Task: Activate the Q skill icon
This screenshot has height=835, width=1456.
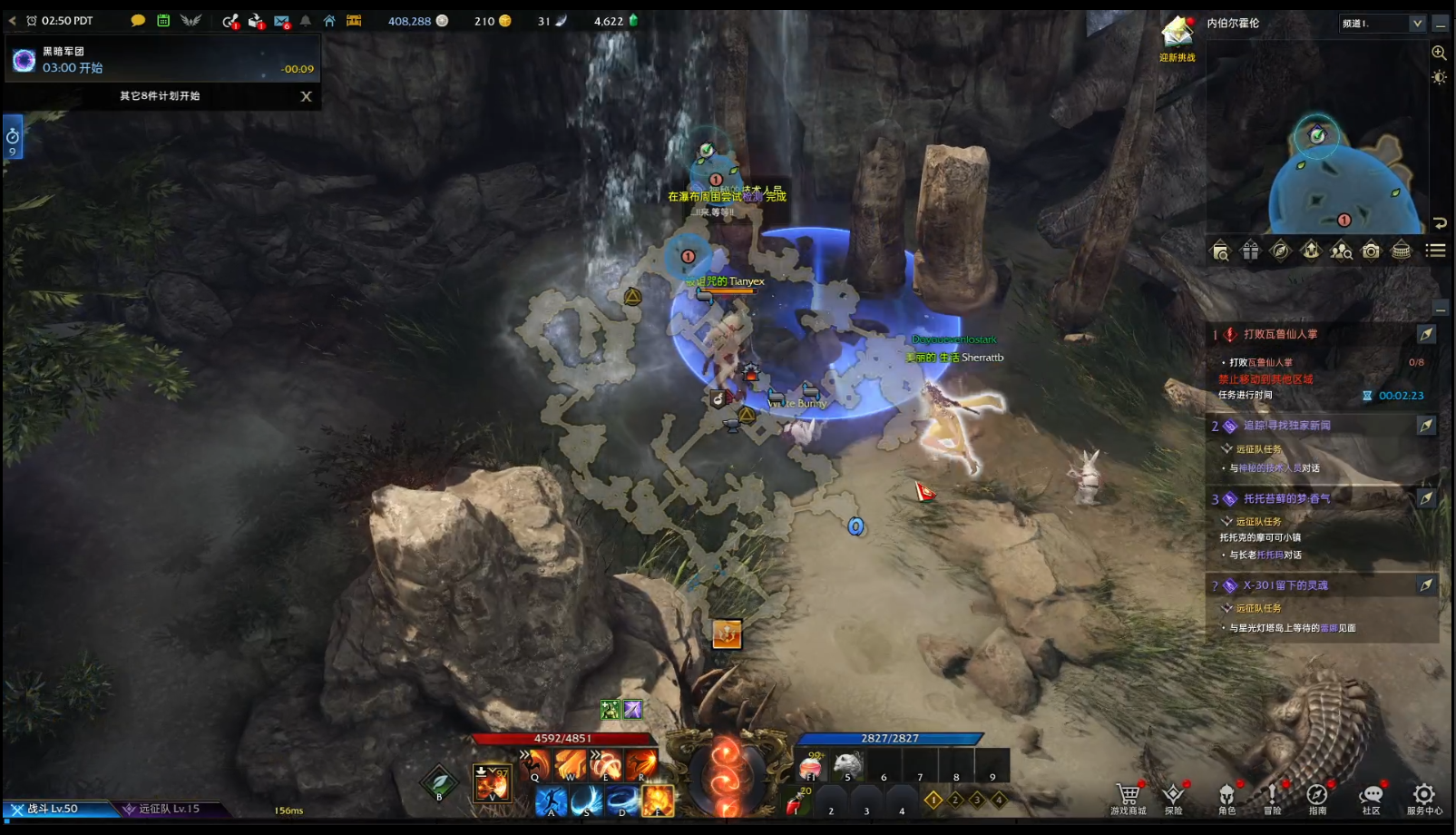Action: pos(536,765)
